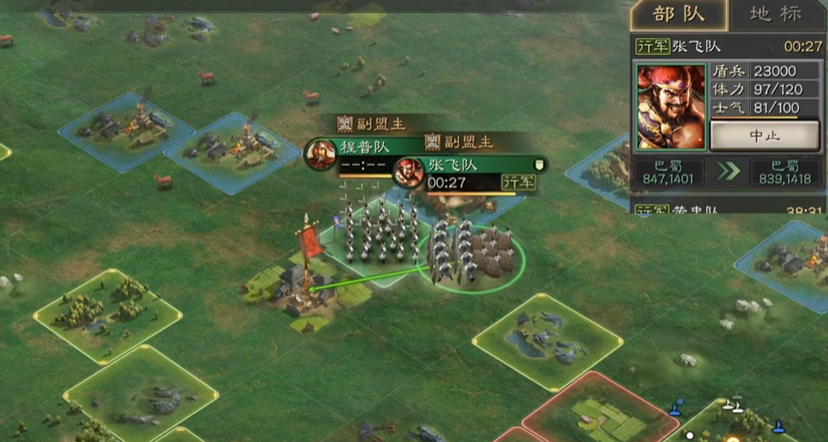This screenshot has width=828, height=442.
Task: Select Zhang Fei's portrait in the troop panel
Action: point(671,106)
